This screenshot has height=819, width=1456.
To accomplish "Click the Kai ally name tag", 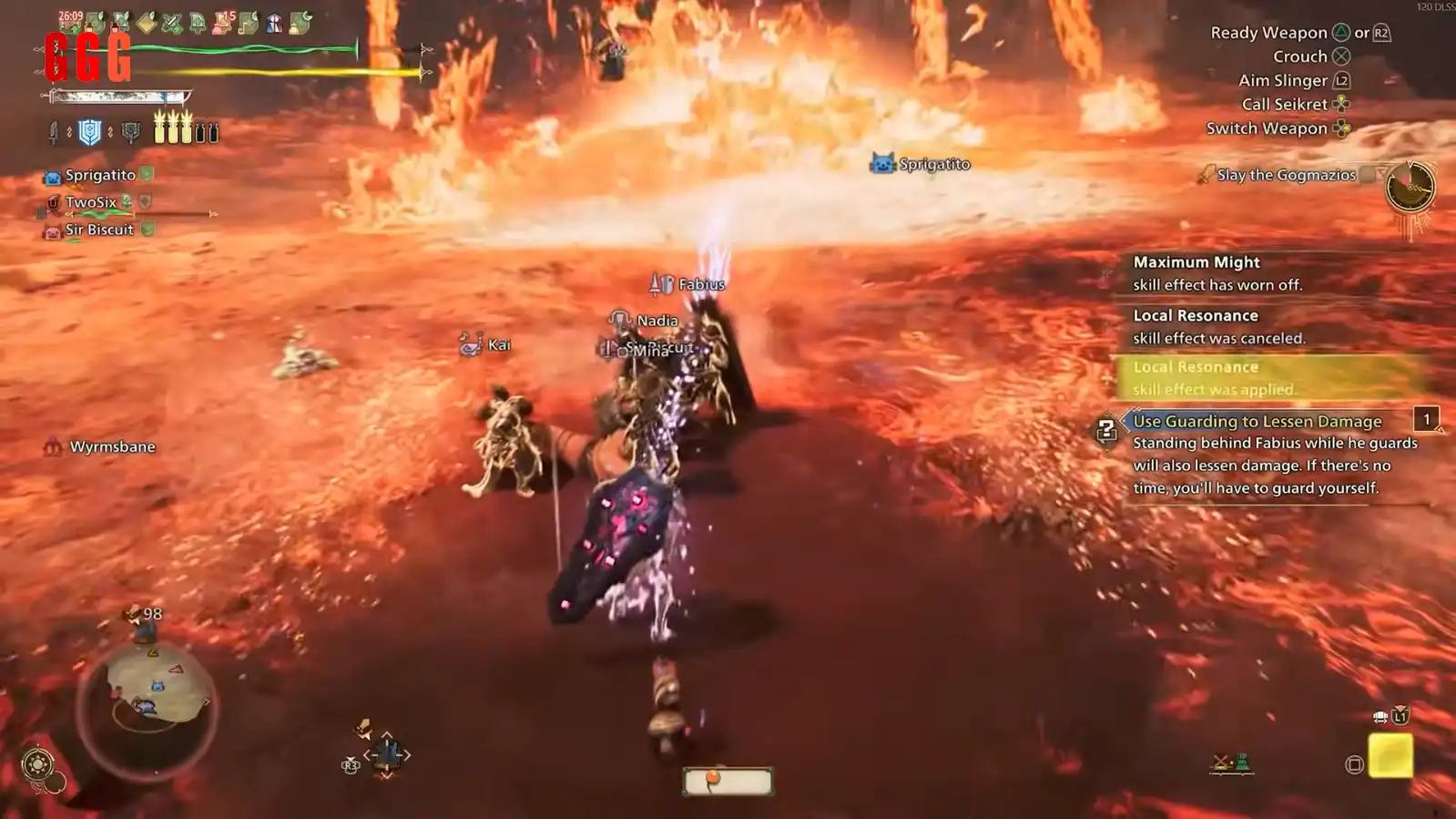I will (x=497, y=344).
